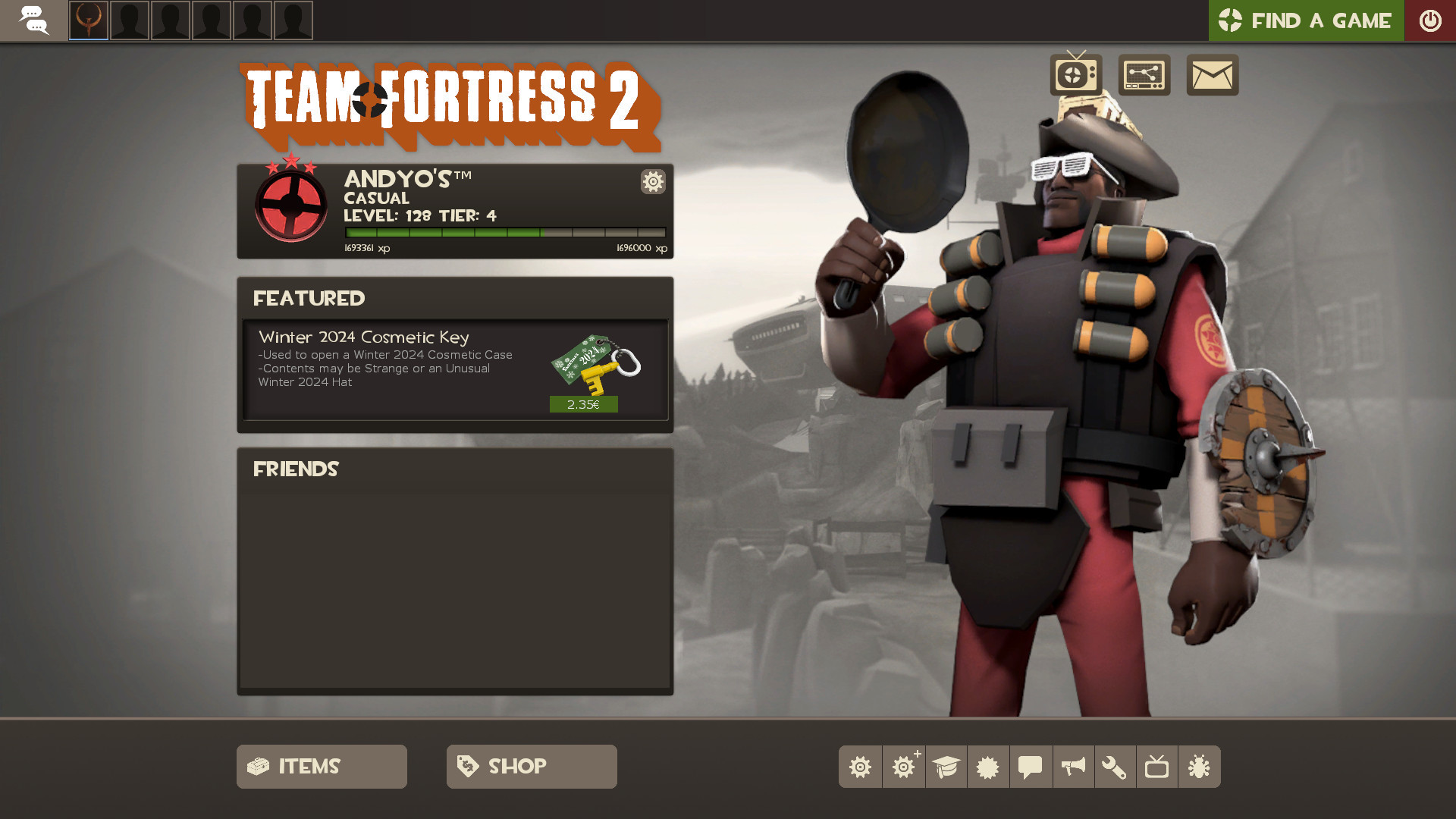Open the Workshop wrench icon
The height and width of the screenshot is (819, 1456).
pos(1116,767)
